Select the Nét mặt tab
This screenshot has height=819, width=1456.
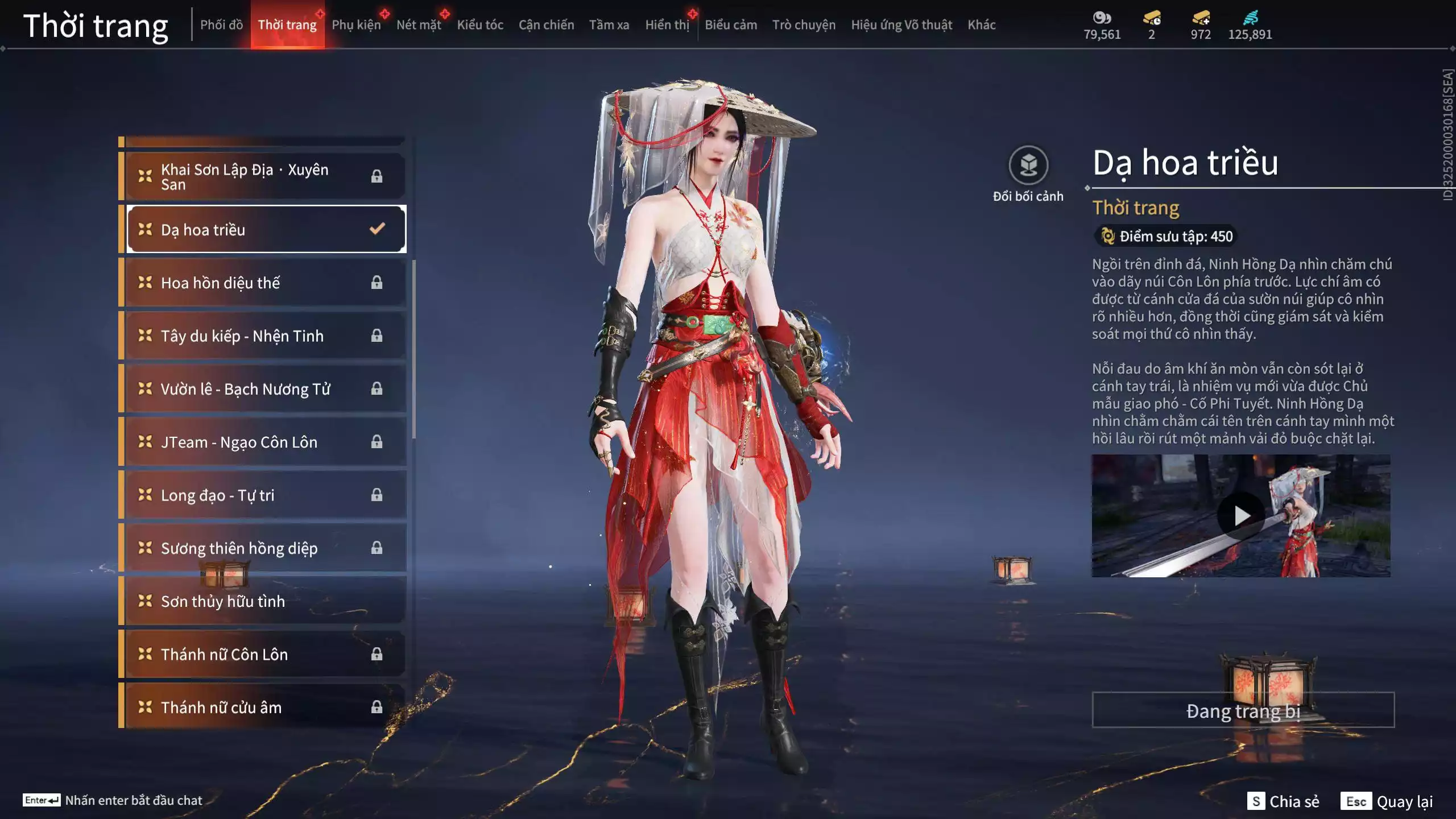[x=419, y=25]
